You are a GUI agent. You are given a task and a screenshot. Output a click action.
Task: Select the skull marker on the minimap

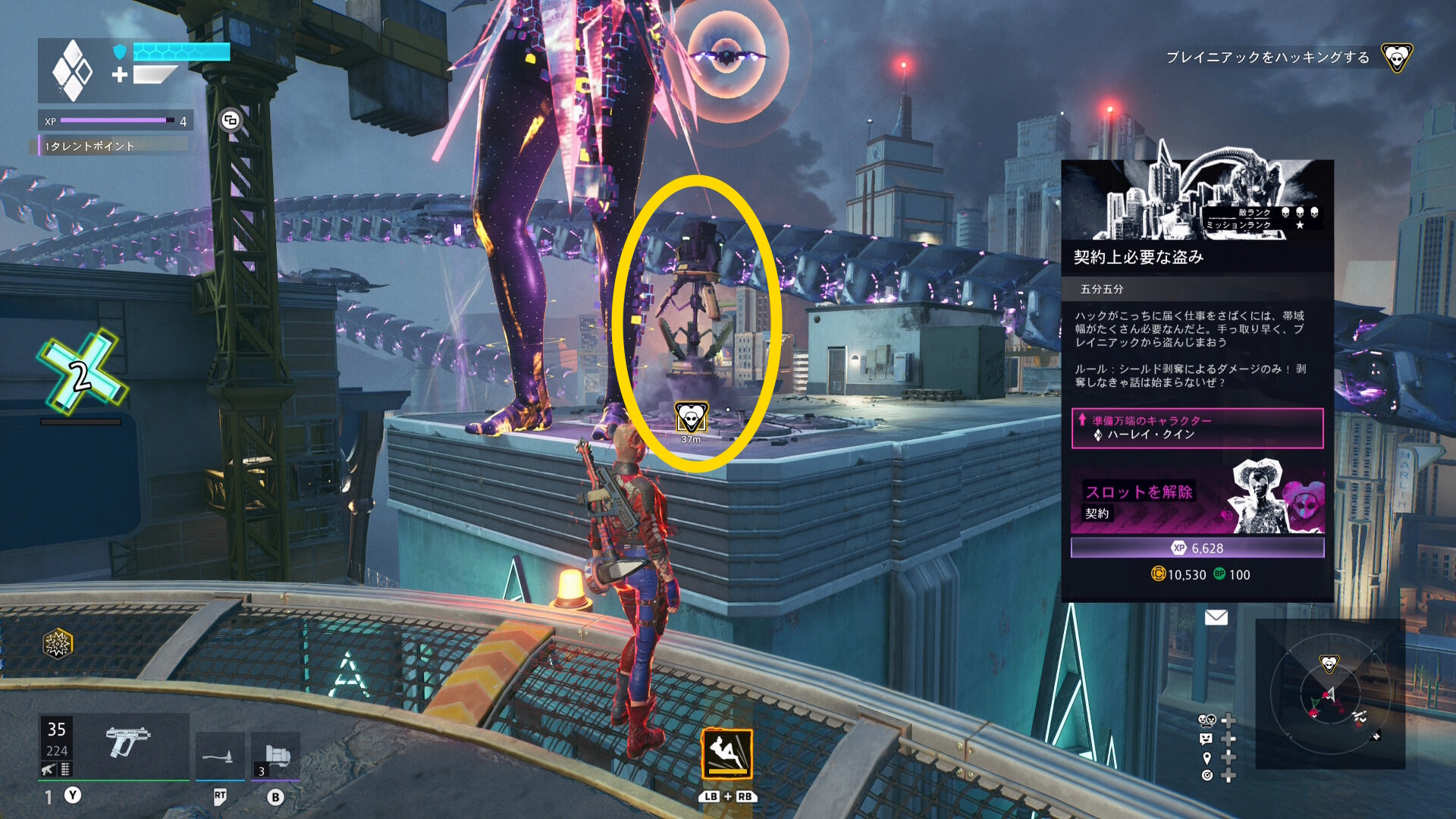pyautogui.click(x=1329, y=664)
